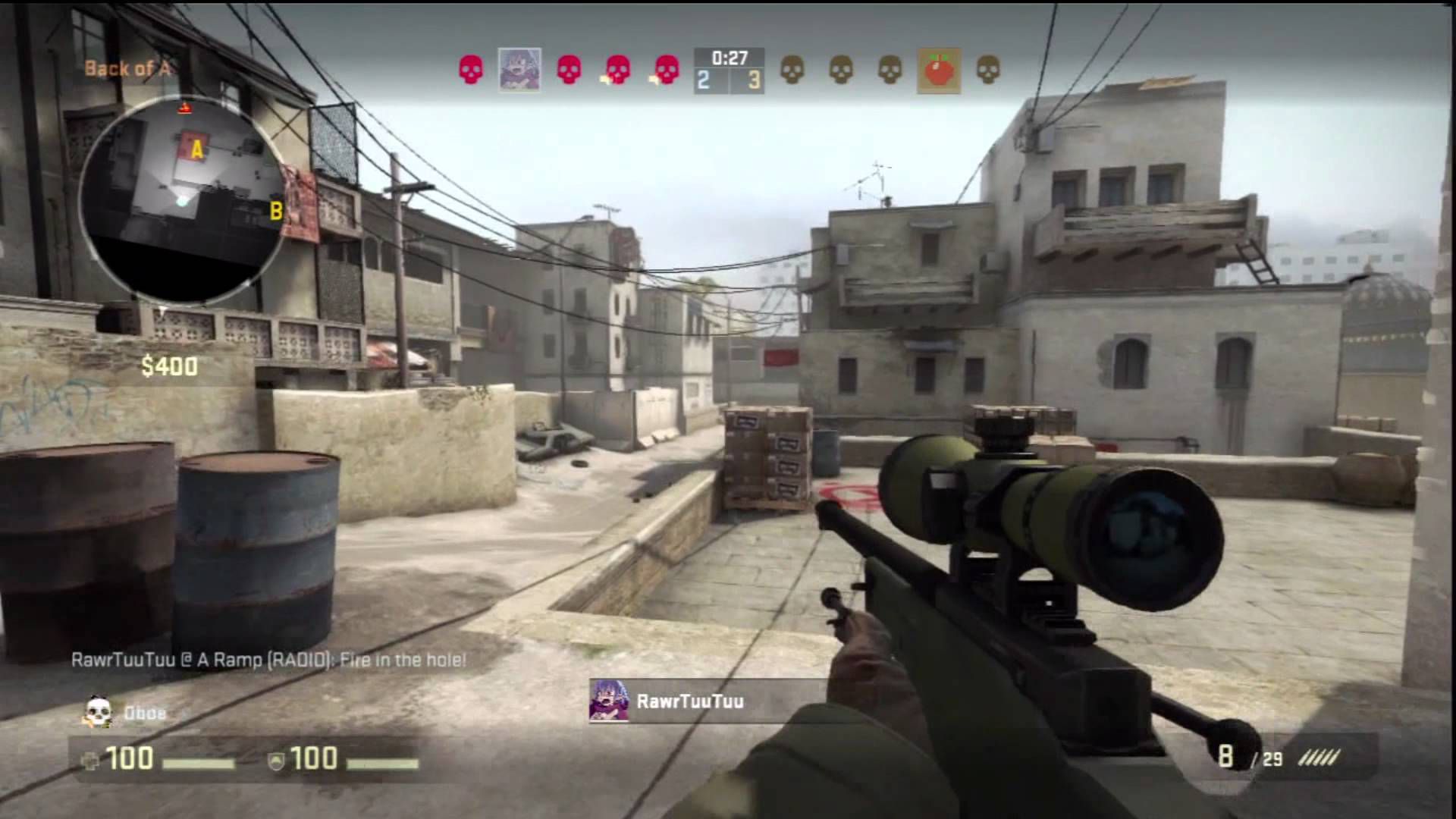Open the Back of A location label
This screenshot has height=819, width=1456.
tap(130, 70)
